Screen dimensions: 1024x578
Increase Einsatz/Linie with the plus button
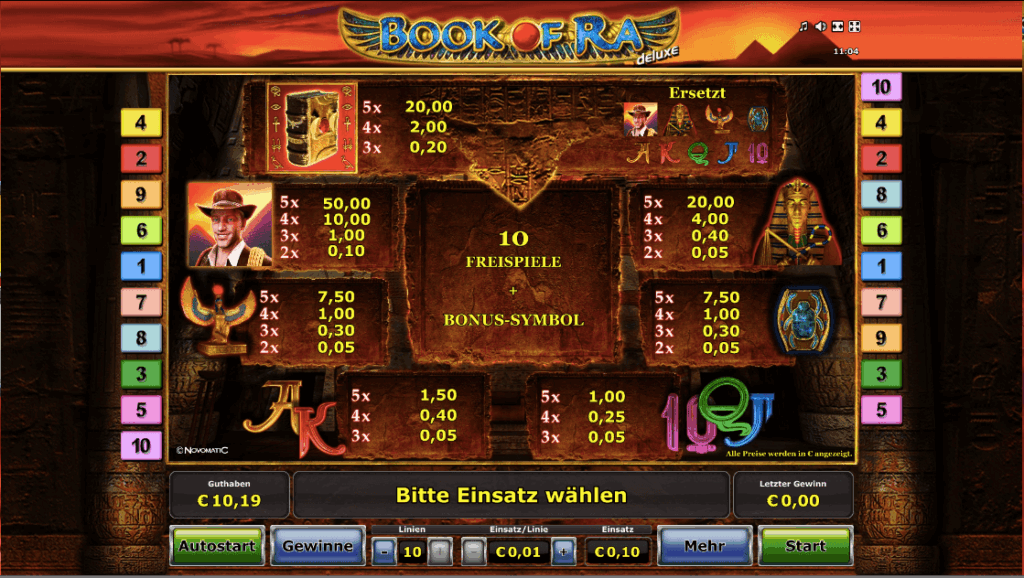tap(564, 551)
